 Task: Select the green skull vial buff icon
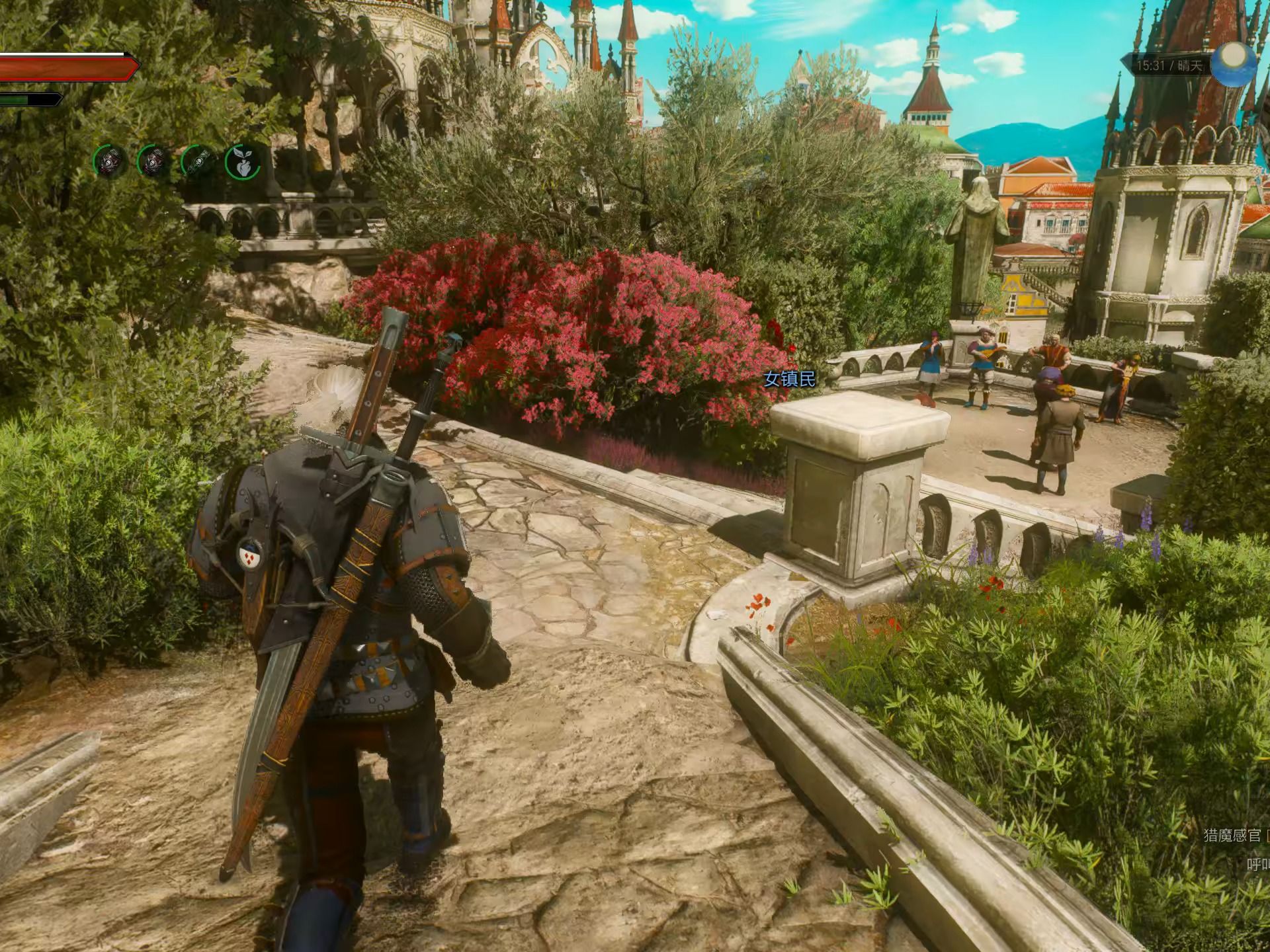pos(198,162)
